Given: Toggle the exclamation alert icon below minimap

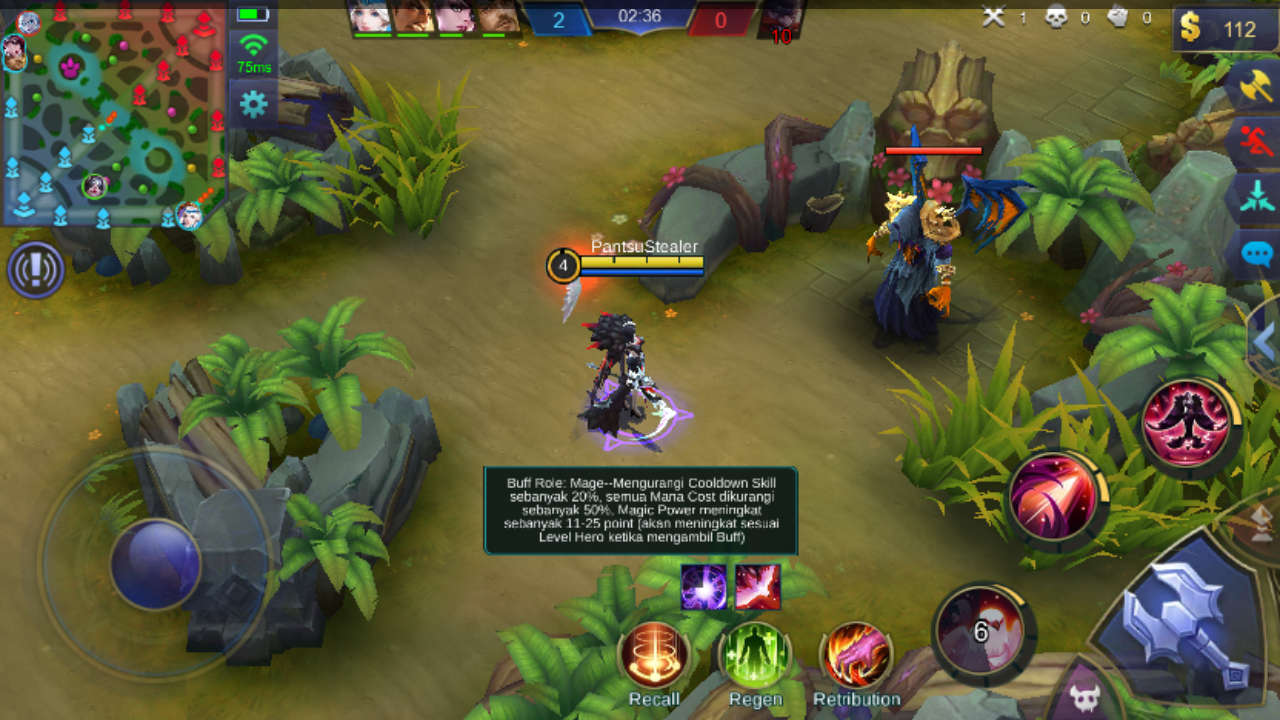Looking at the screenshot, I should click(x=35, y=270).
